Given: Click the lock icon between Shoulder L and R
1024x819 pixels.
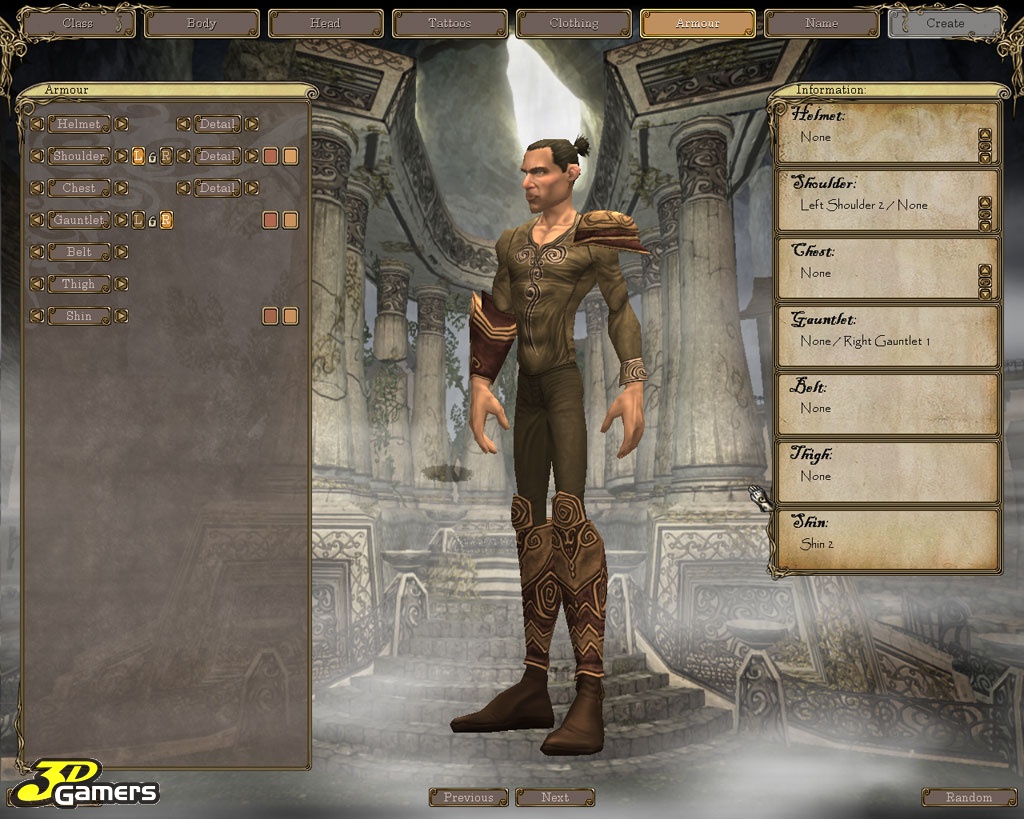Looking at the screenshot, I should [x=152, y=156].
